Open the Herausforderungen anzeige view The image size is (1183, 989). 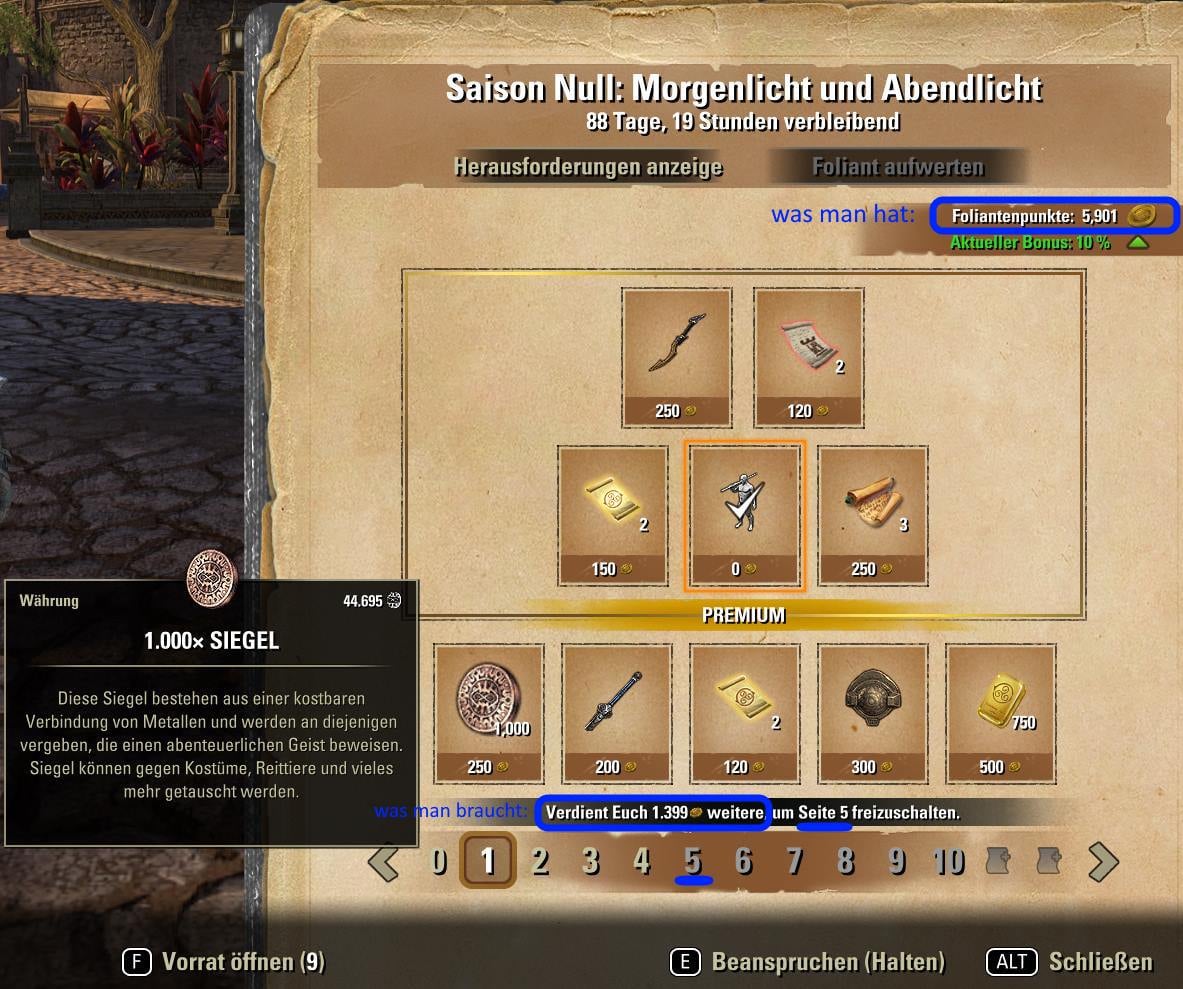pos(588,166)
